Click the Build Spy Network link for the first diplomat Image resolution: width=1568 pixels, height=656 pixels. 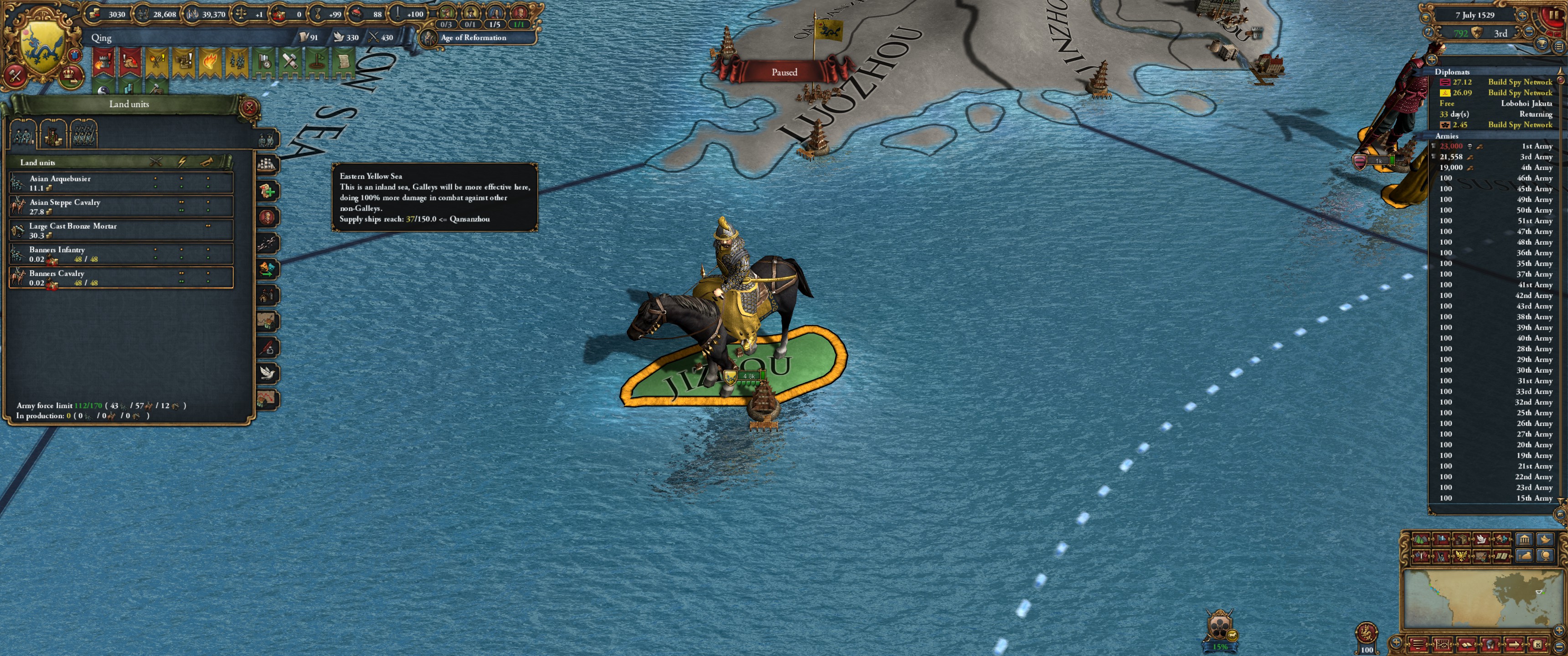pos(1520,82)
